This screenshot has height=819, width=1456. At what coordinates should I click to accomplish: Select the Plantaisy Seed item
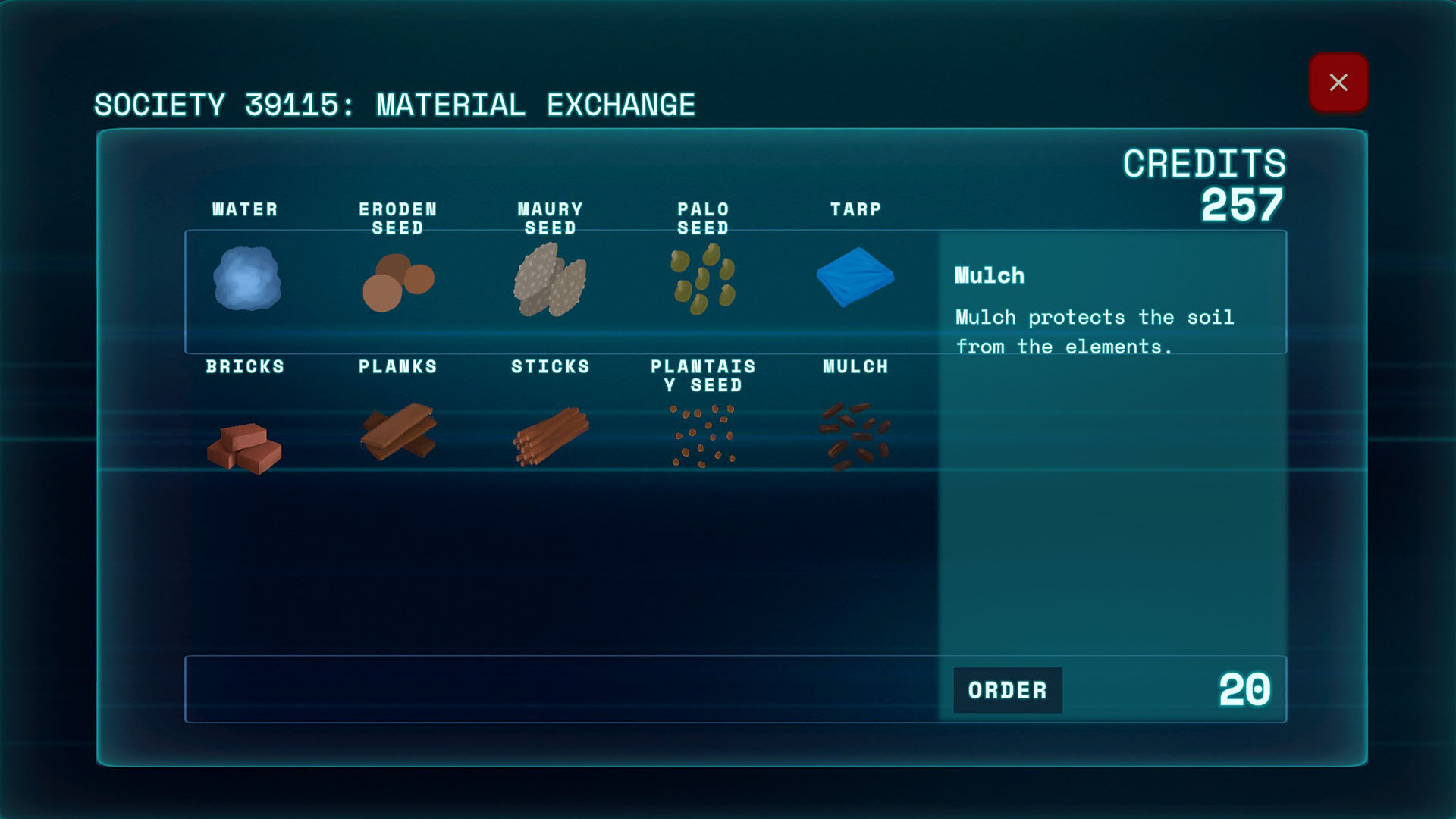coord(703,436)
